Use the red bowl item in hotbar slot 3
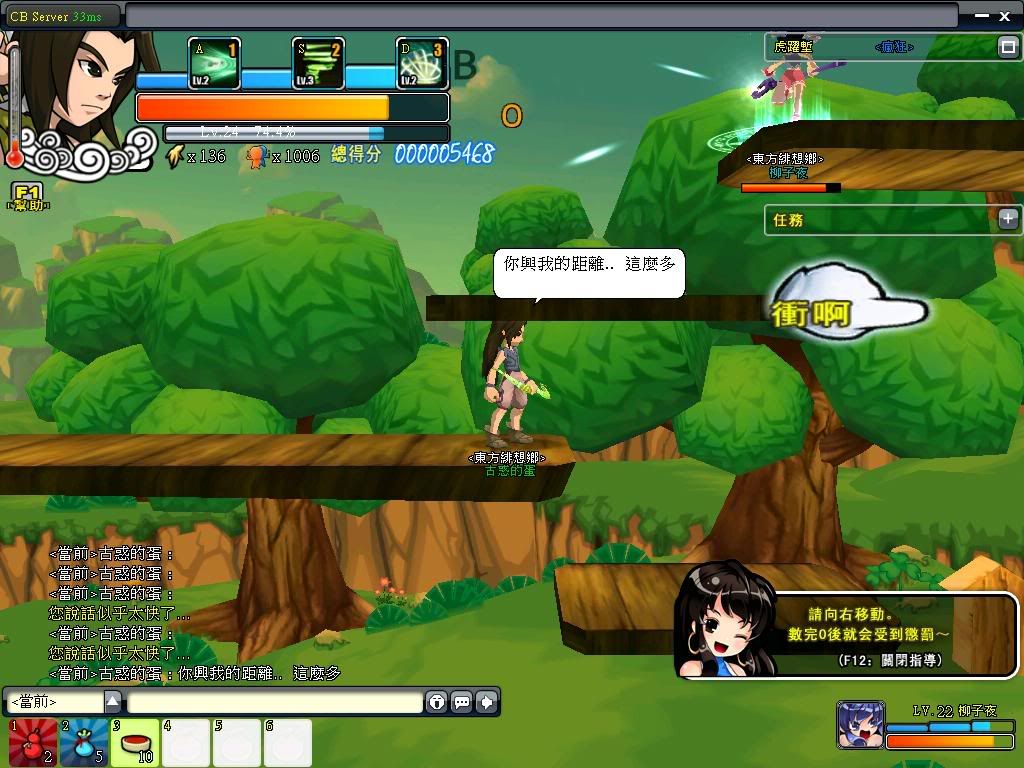1024x768 pixels. [135, 744]
